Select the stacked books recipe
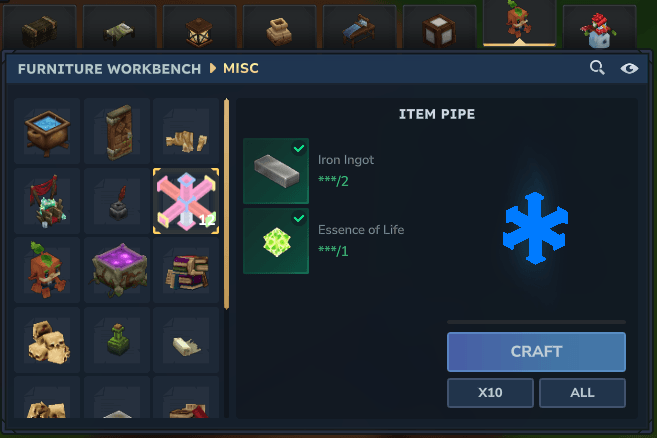Screen dimensions: 657x438 pyautogui.click(x=186, y=270)
